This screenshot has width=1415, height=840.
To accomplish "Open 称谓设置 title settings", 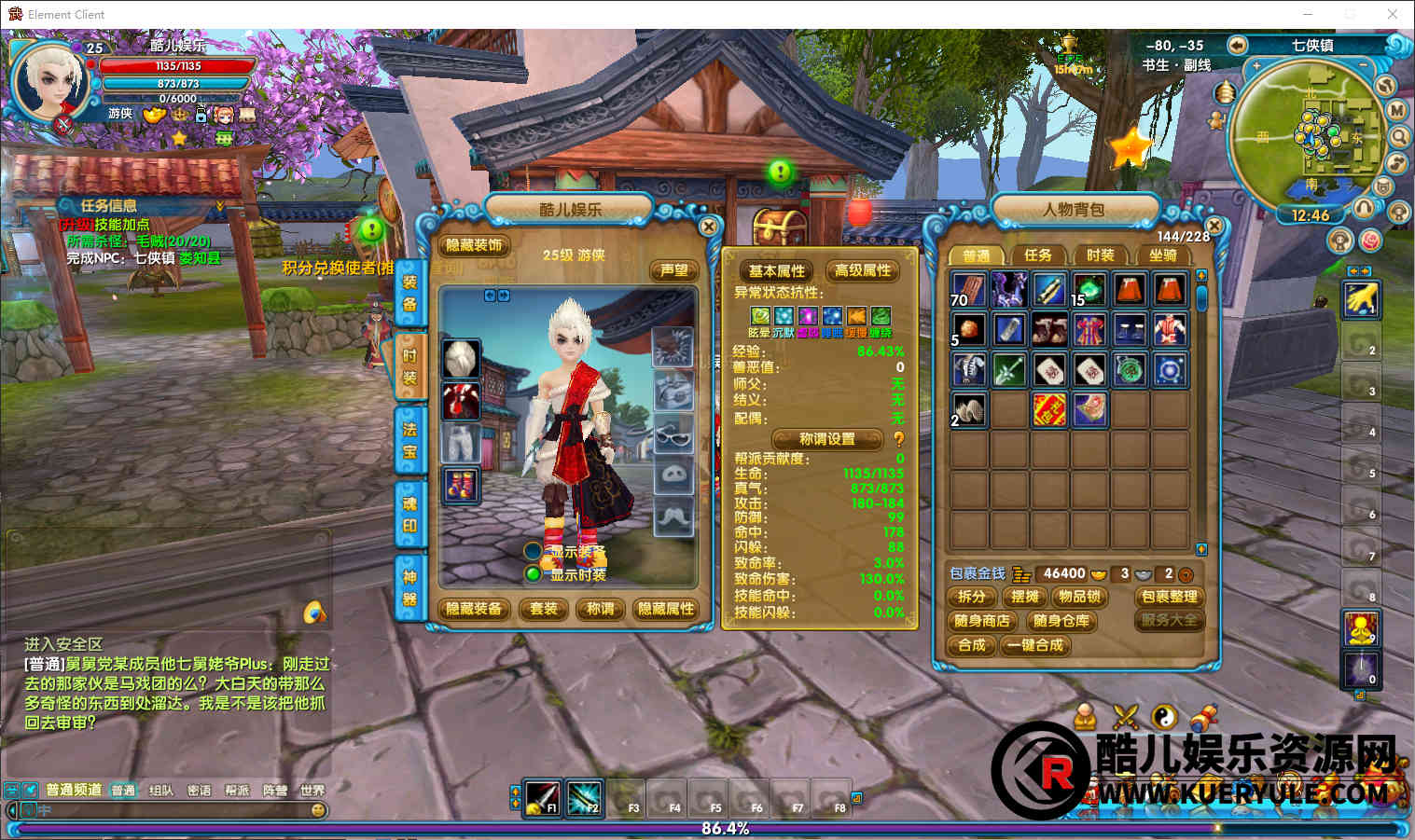I will [826, 438].
